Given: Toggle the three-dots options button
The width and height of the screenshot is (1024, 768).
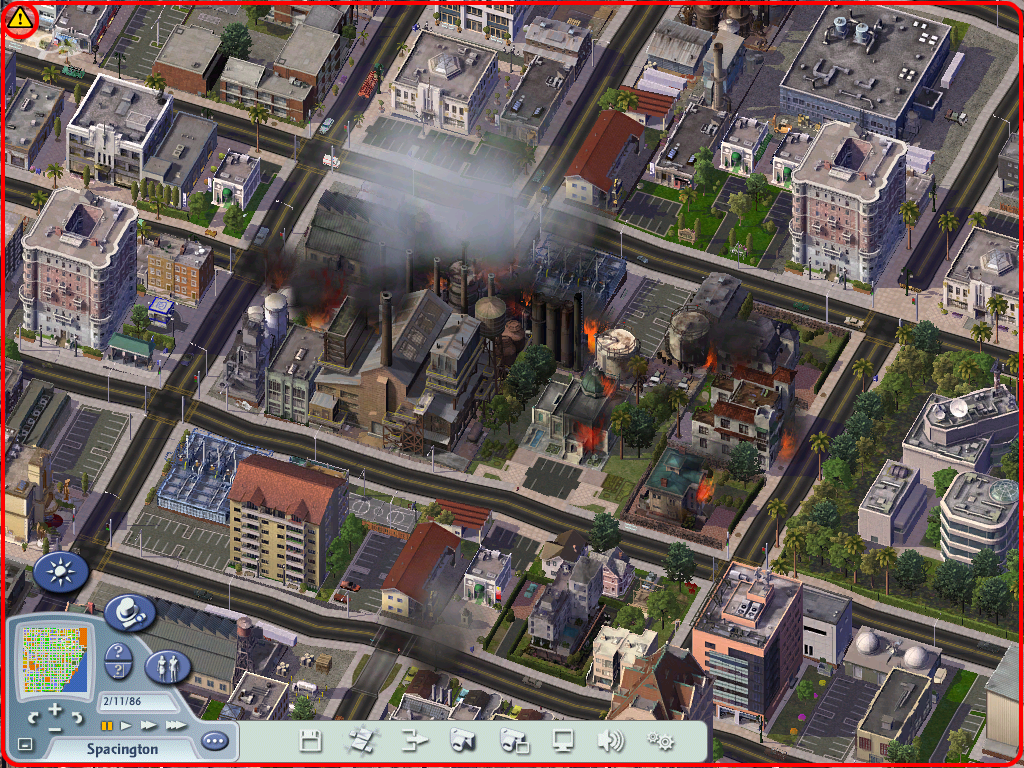Looking at the screenshot, I should 214,741.
